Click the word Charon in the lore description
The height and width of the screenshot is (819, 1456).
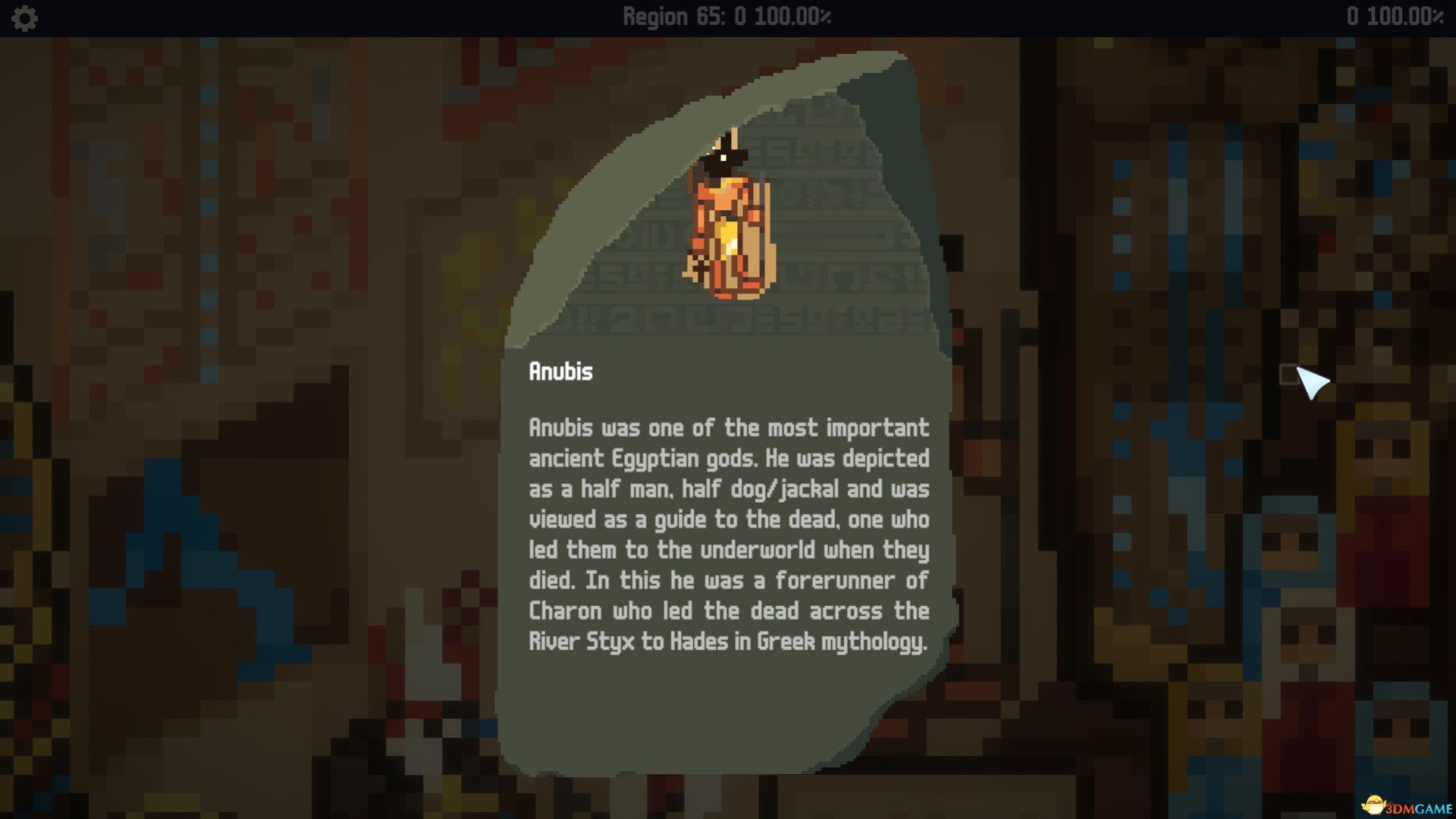pyautogui.click(x=566, y=611)
